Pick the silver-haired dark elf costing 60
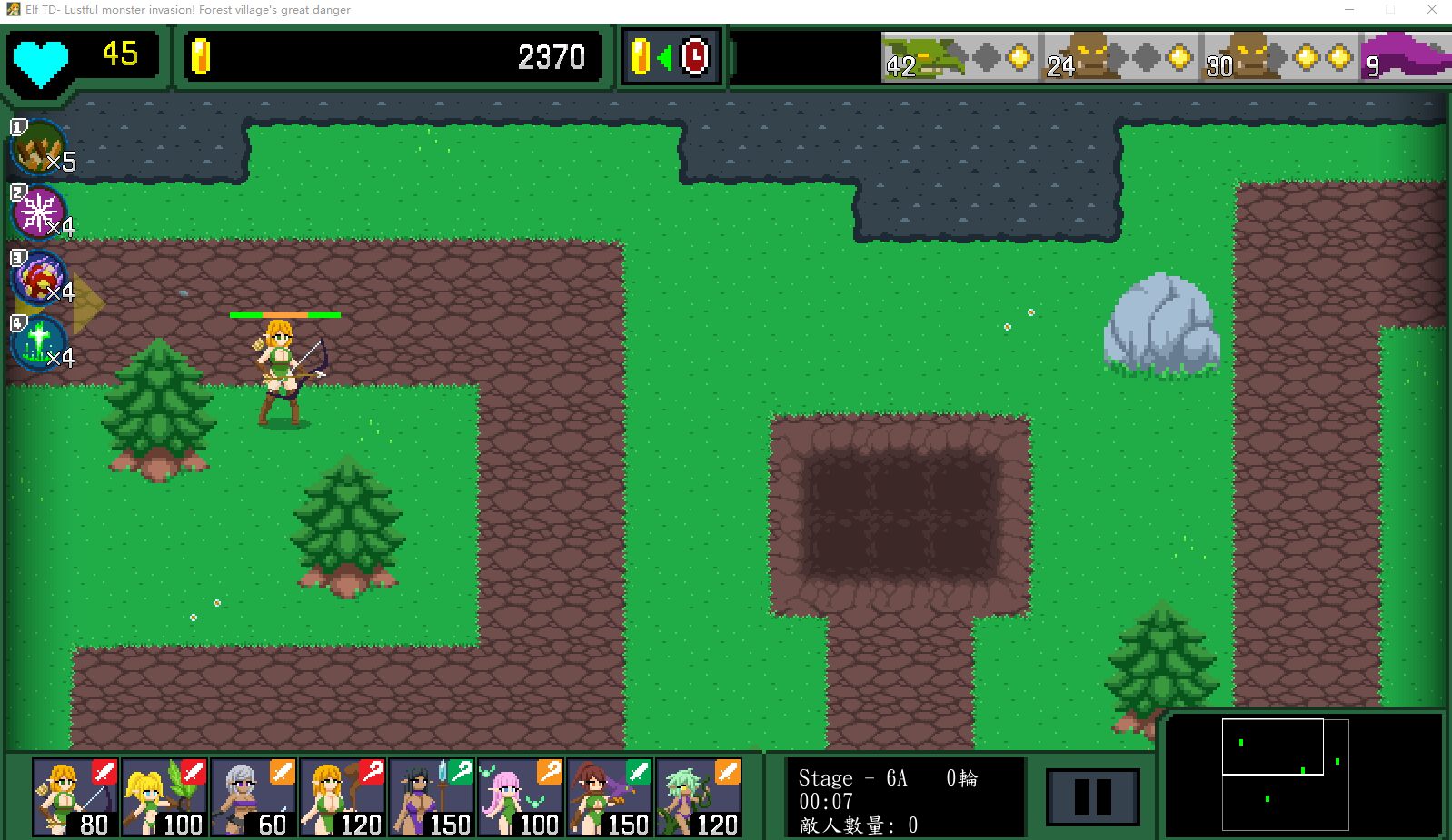This screenshot has height=840, width=1452. click(x=254, y=797)
